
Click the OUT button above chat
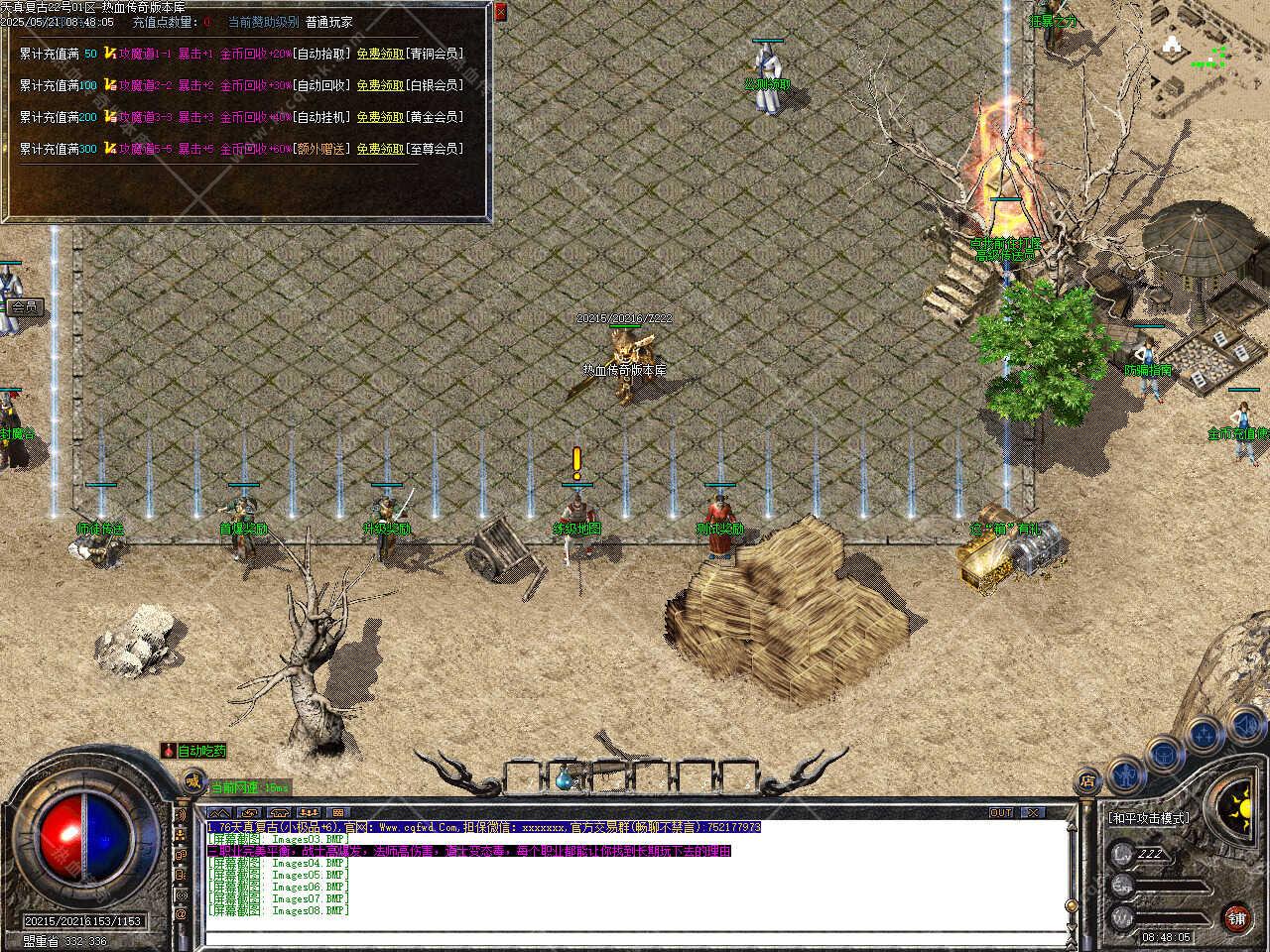(x=1001, y=812)
